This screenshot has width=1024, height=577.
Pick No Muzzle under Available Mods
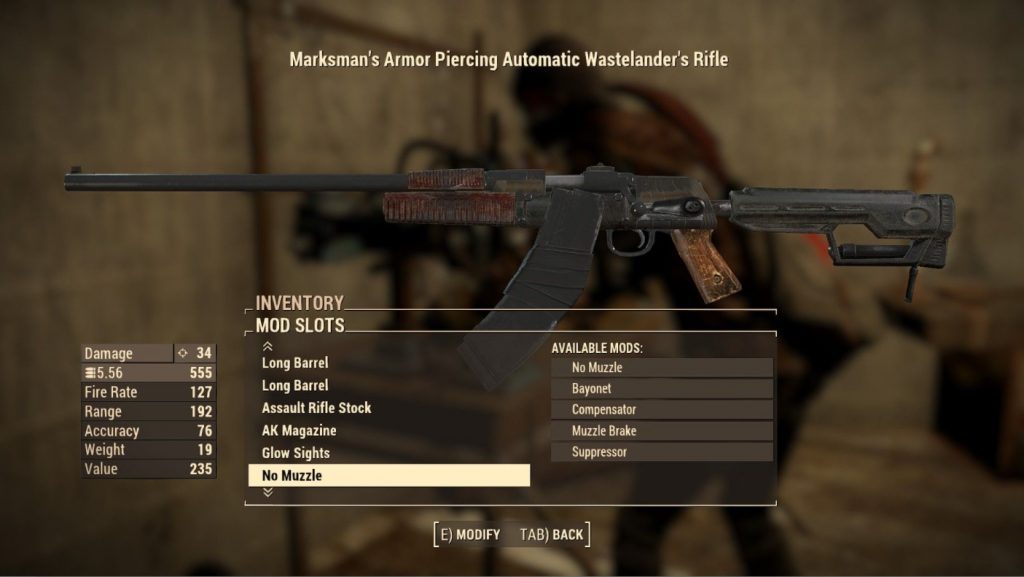coord(661,368)
